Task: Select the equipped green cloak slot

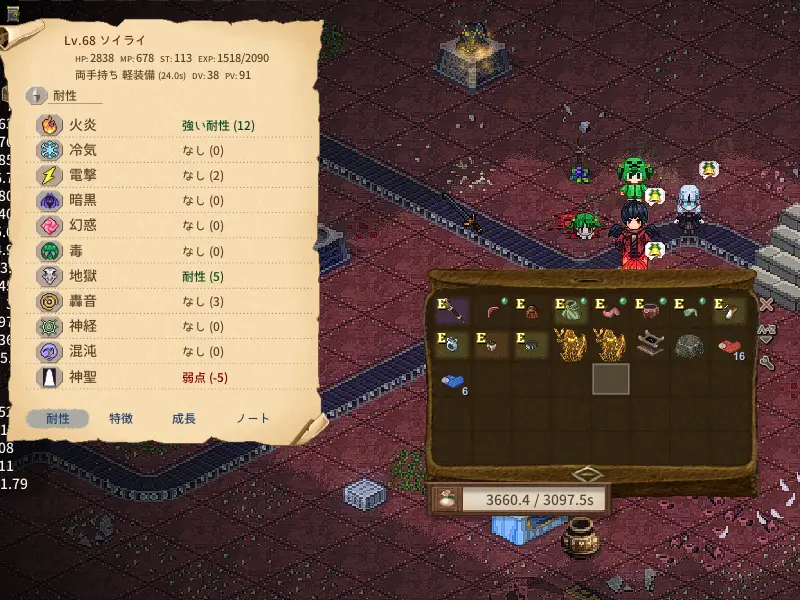Action: click(571, 309)
